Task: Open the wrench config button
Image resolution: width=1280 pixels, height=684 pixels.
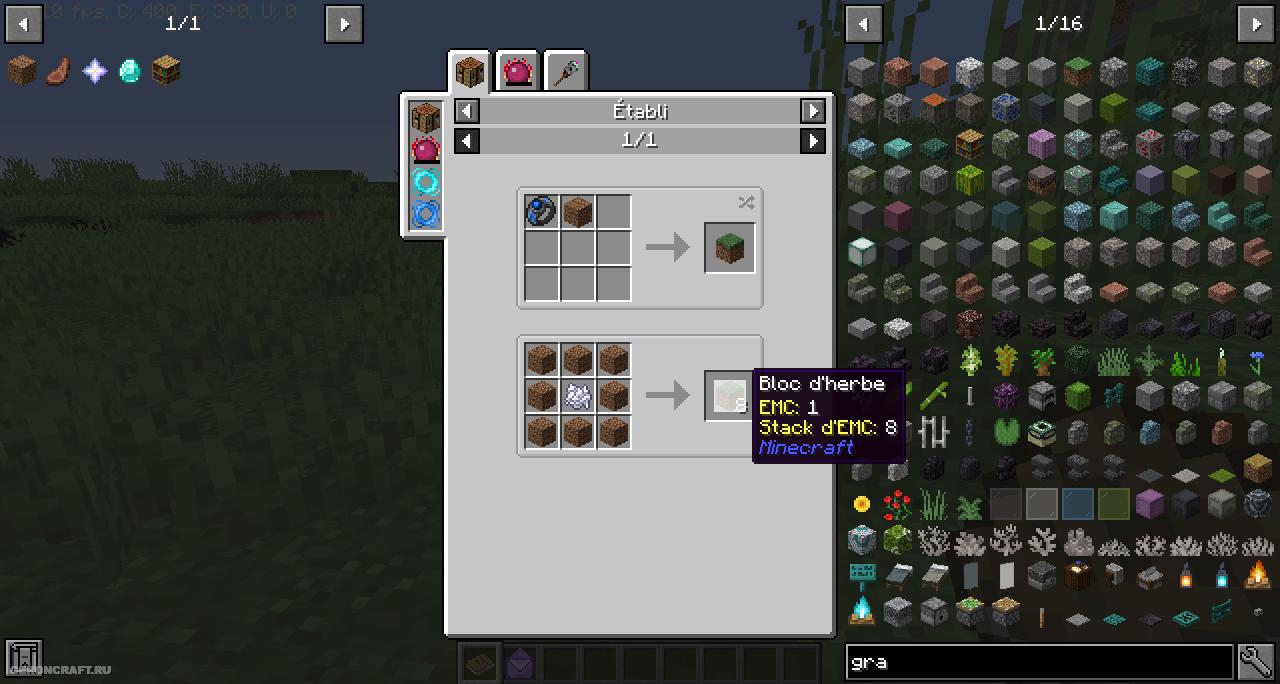Action: 1256,661
